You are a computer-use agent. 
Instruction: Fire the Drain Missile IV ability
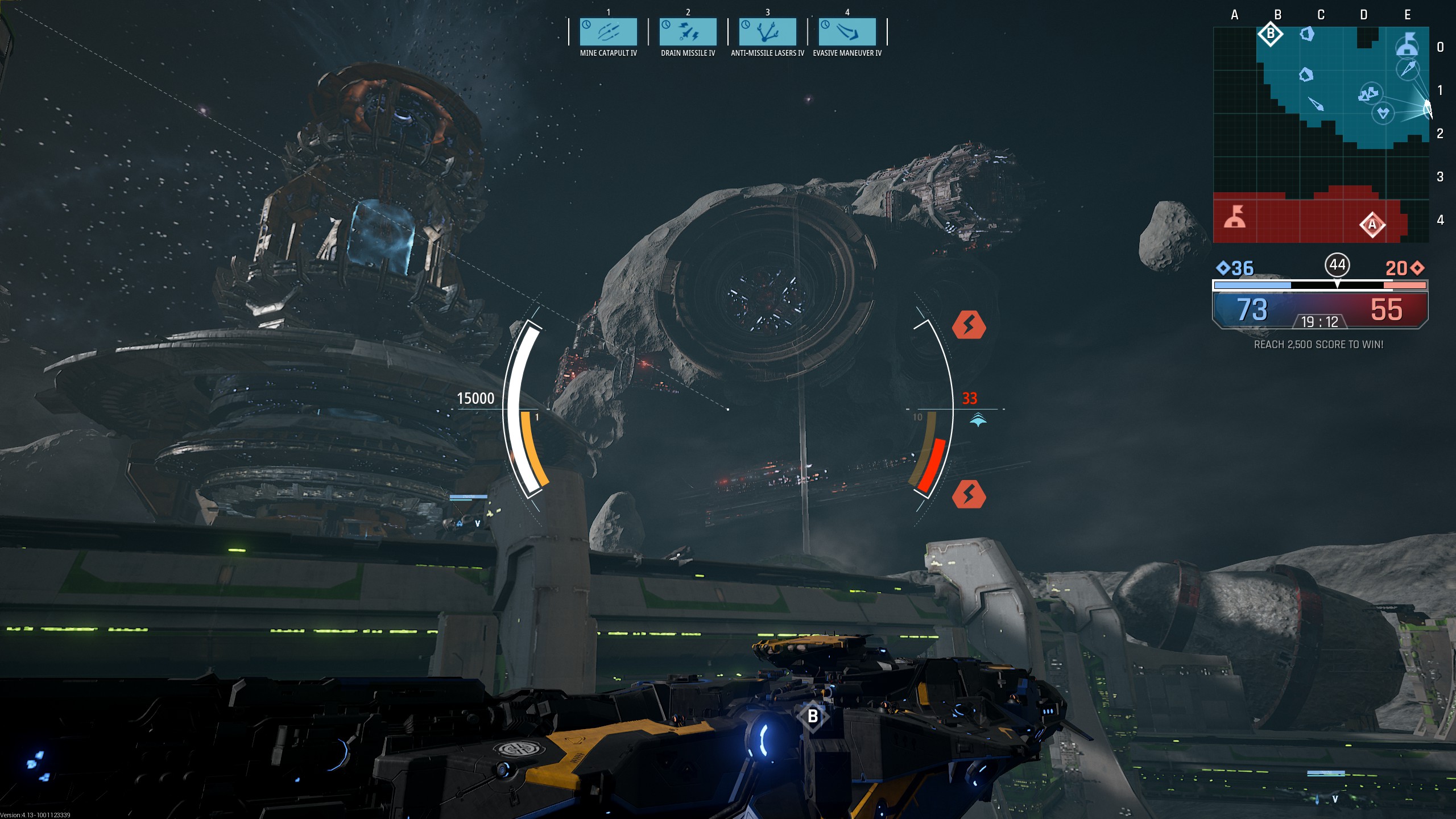coord(688,32)
